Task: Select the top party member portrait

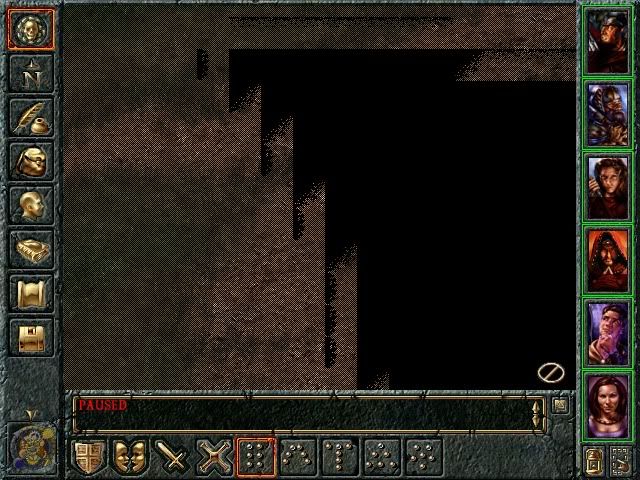Action: pos(607,40)
